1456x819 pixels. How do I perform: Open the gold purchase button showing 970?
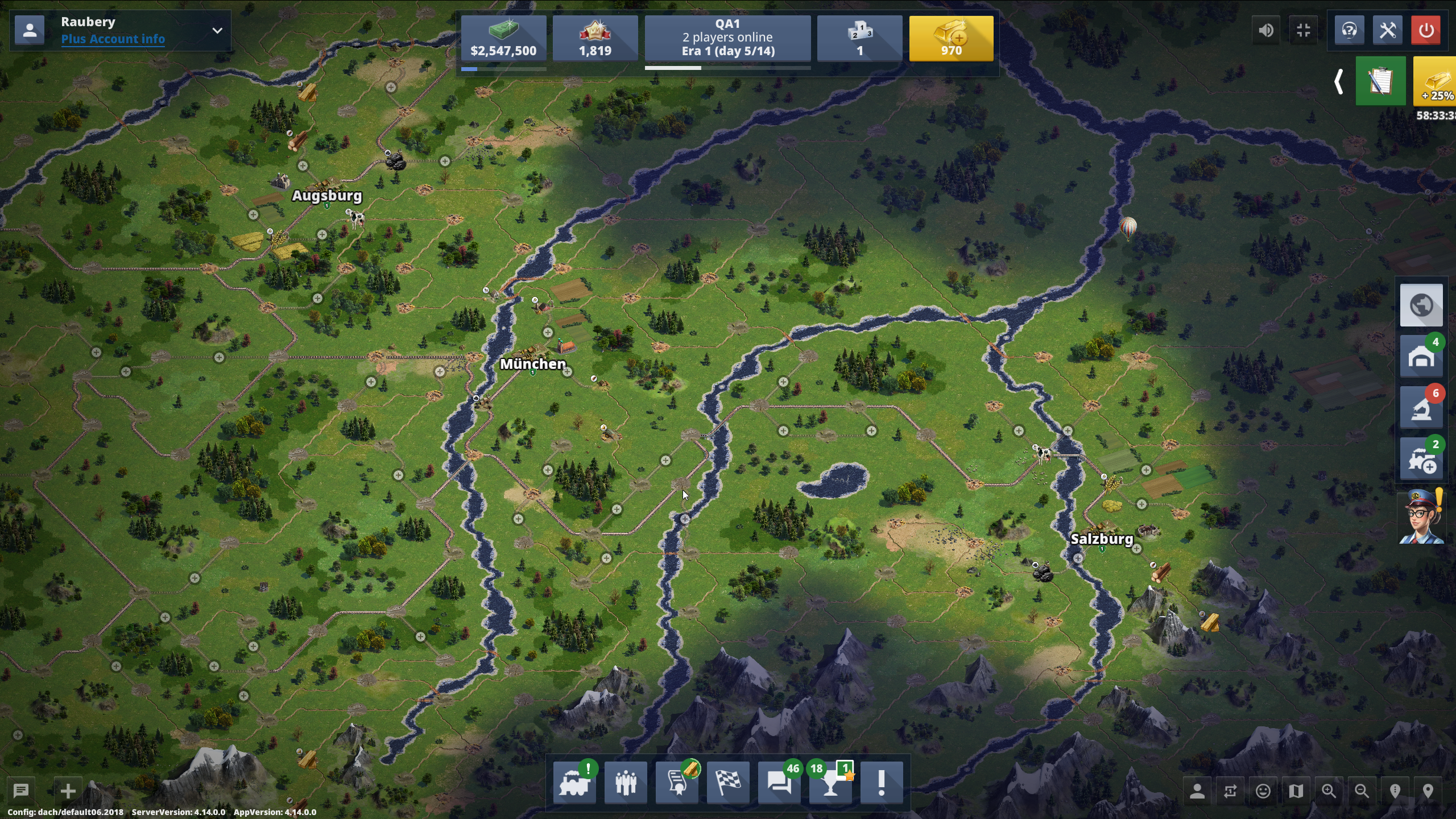951,38
